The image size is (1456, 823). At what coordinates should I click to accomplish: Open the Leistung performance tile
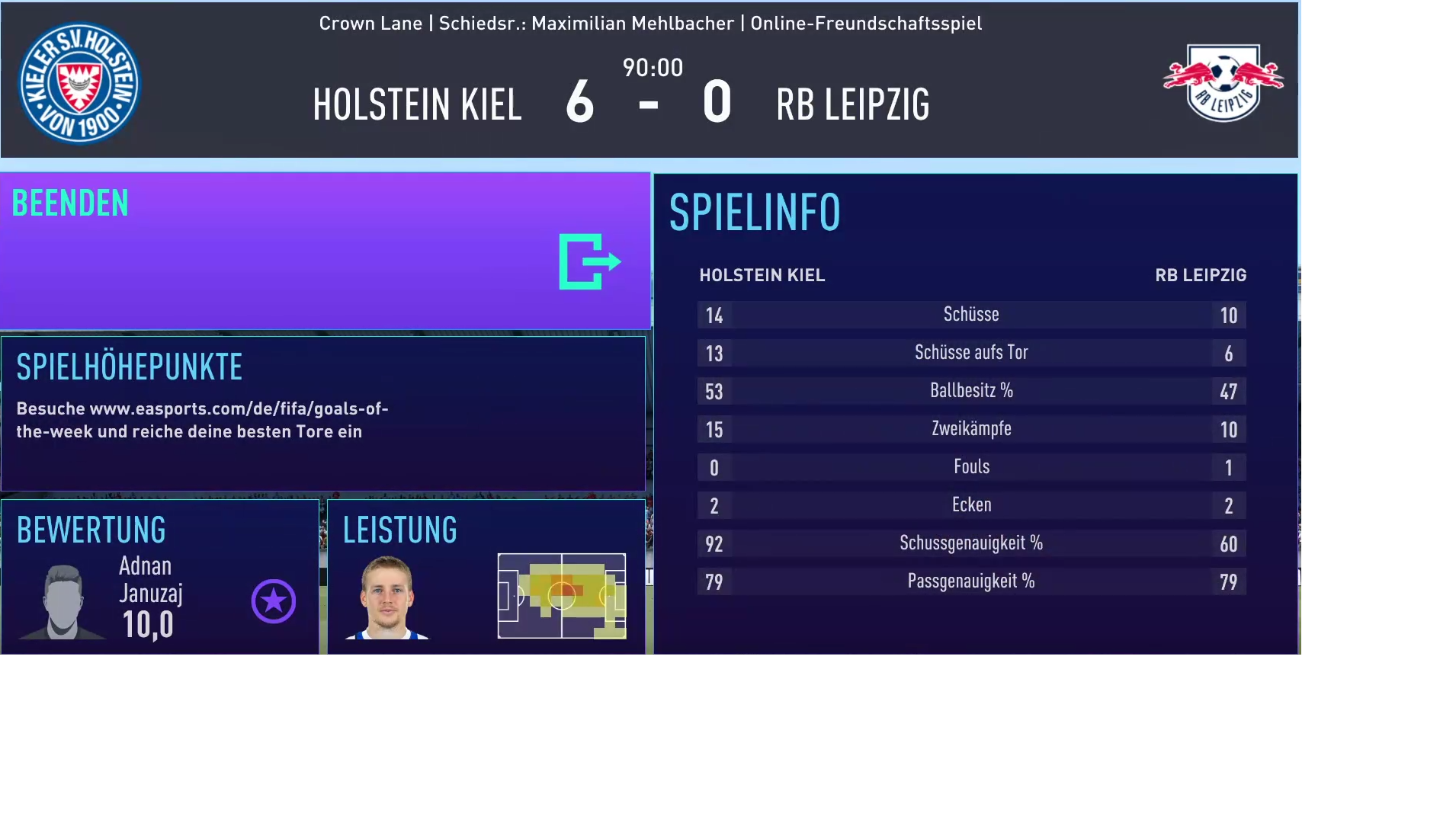pyautogui.click(x=486, y=576)
